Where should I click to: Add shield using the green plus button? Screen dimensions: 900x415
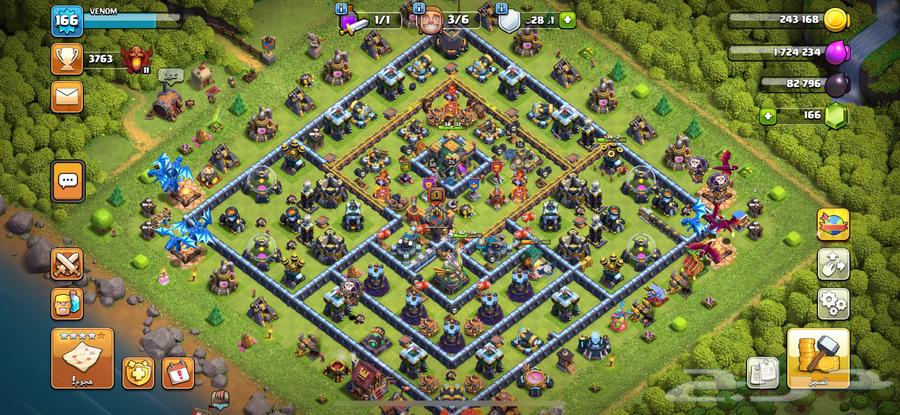(568, 19)
